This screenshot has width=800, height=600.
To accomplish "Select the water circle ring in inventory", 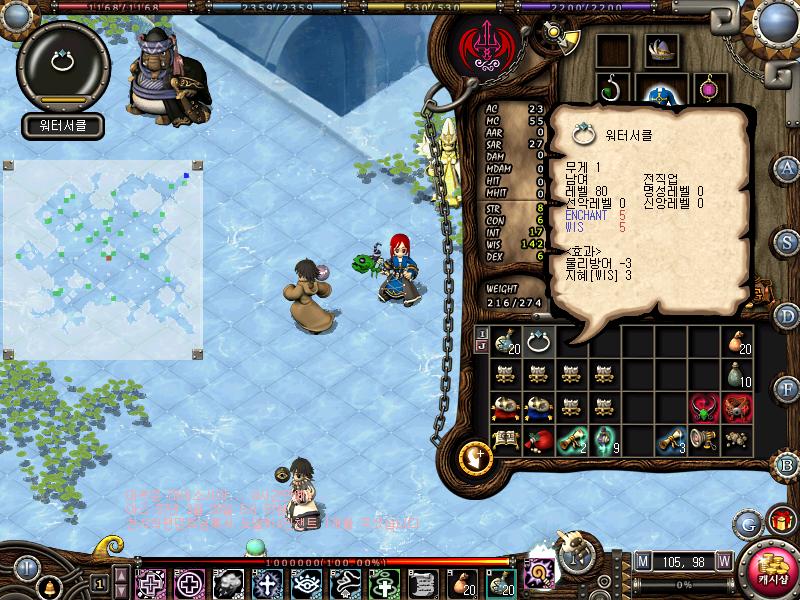I will pos(540,342).
